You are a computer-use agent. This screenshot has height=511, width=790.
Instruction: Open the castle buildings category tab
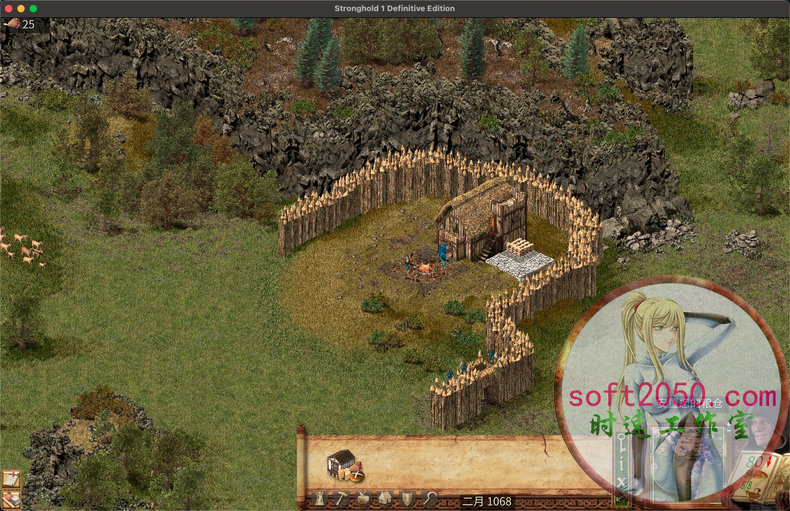[320, 499]
